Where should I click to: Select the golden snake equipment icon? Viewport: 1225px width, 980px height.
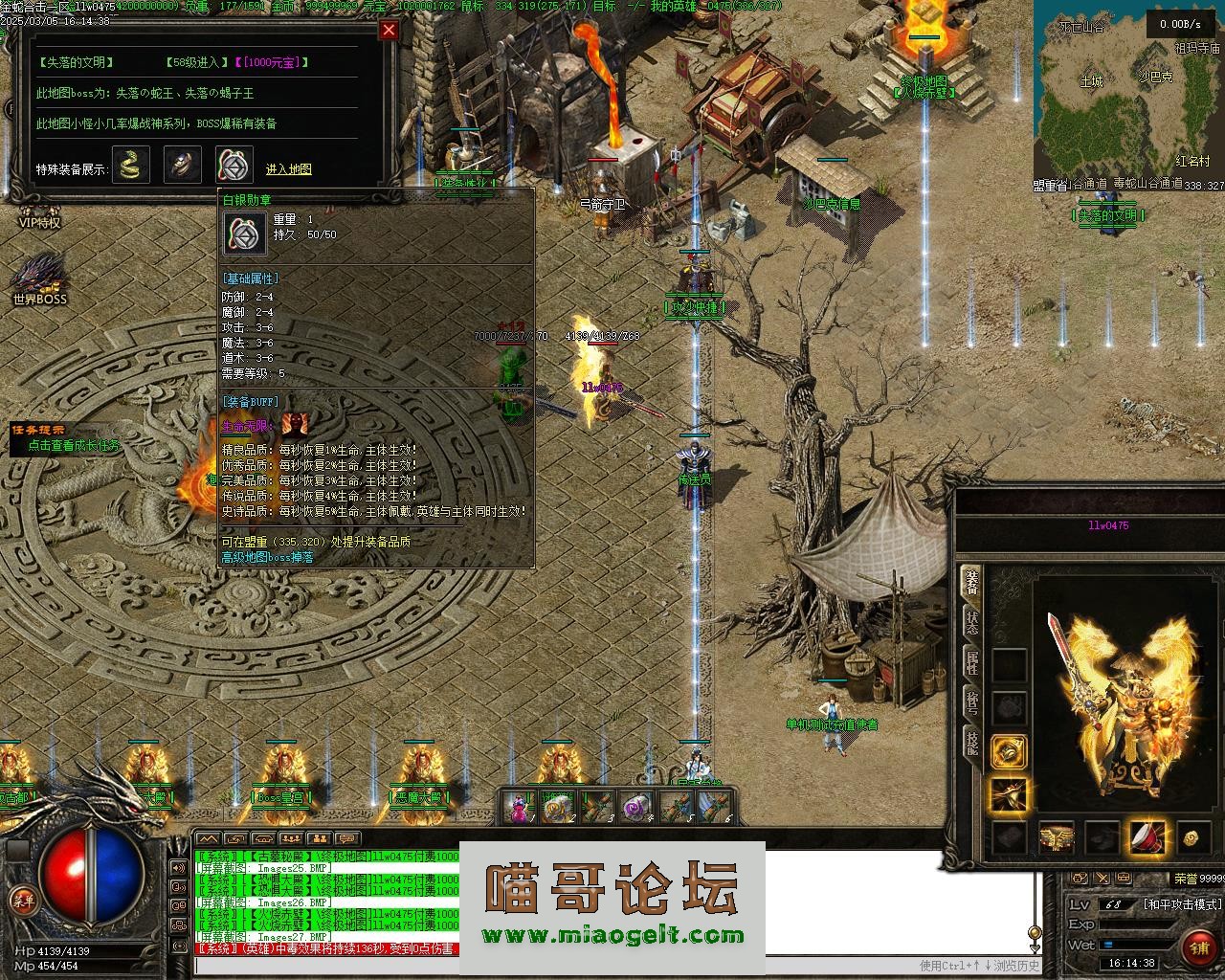(131, 166)
